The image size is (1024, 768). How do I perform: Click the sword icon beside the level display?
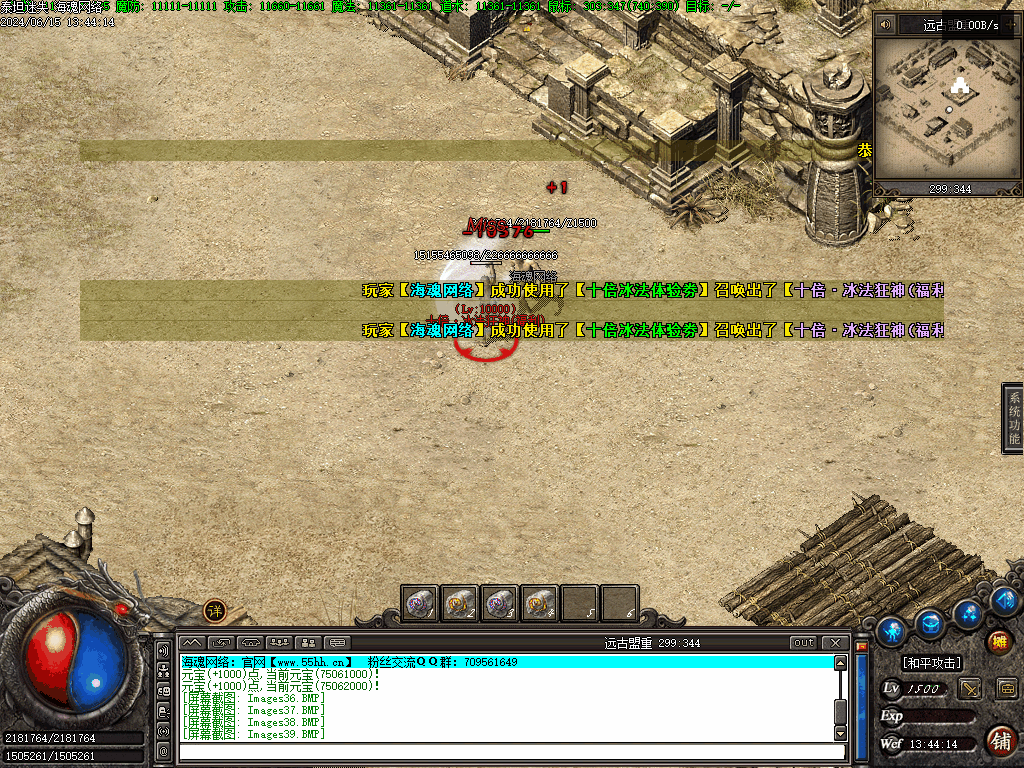(969, 688)
